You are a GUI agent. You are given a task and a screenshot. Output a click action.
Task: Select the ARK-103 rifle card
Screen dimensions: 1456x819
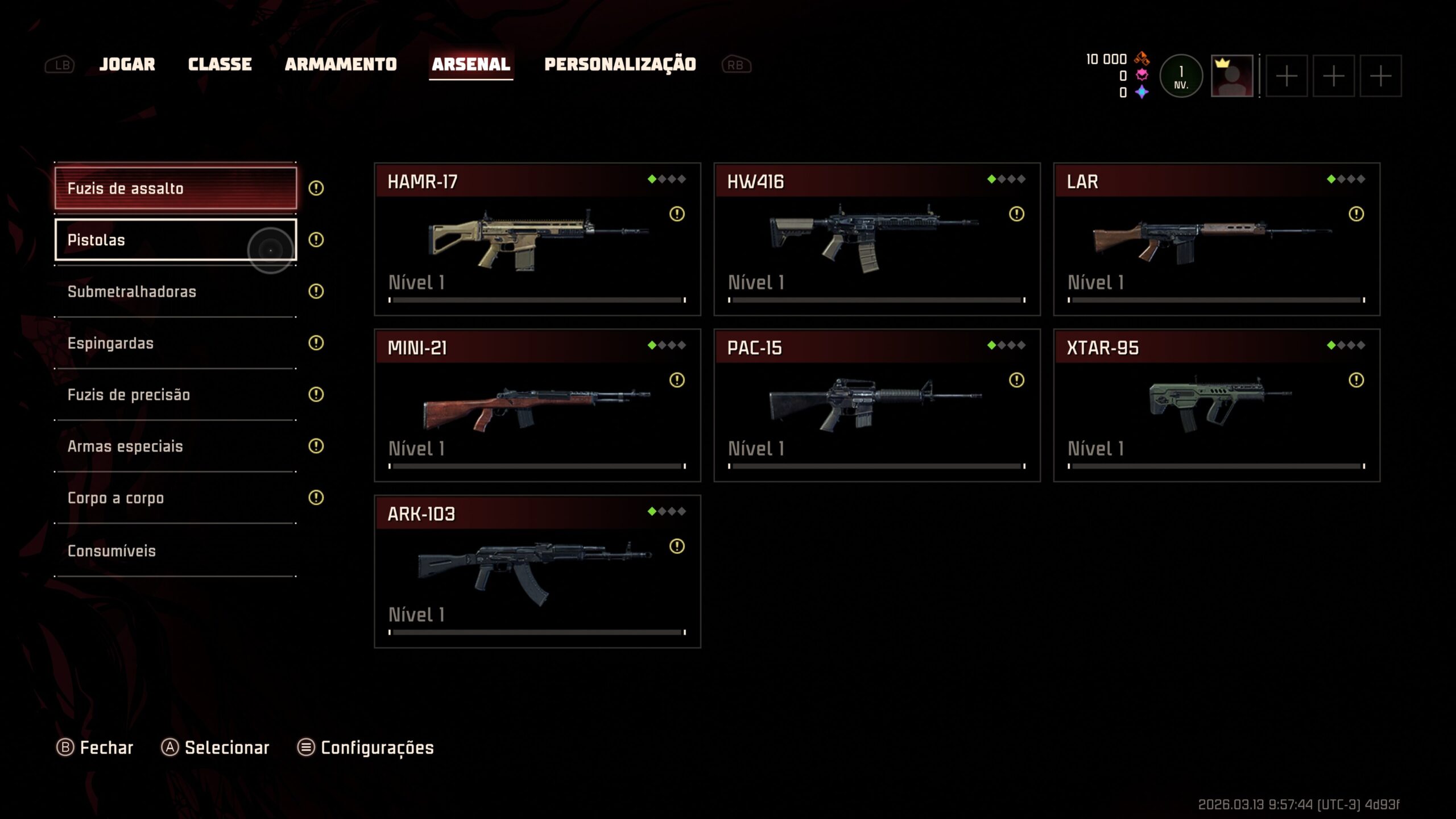click(537, 571)
